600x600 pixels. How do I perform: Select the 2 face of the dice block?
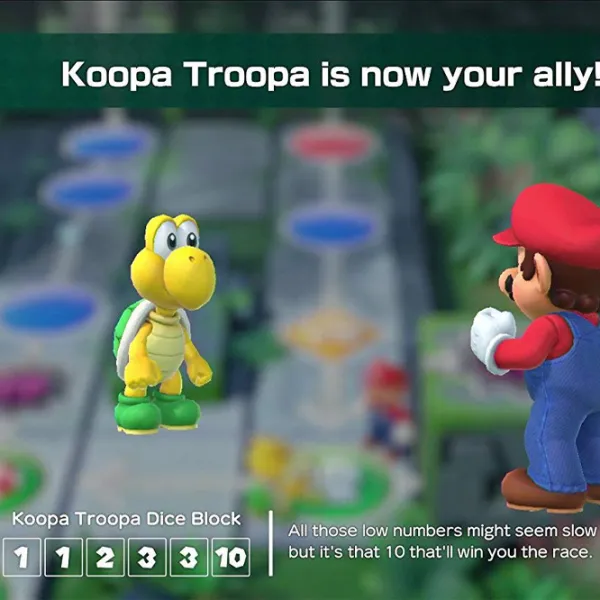(105, 557)
